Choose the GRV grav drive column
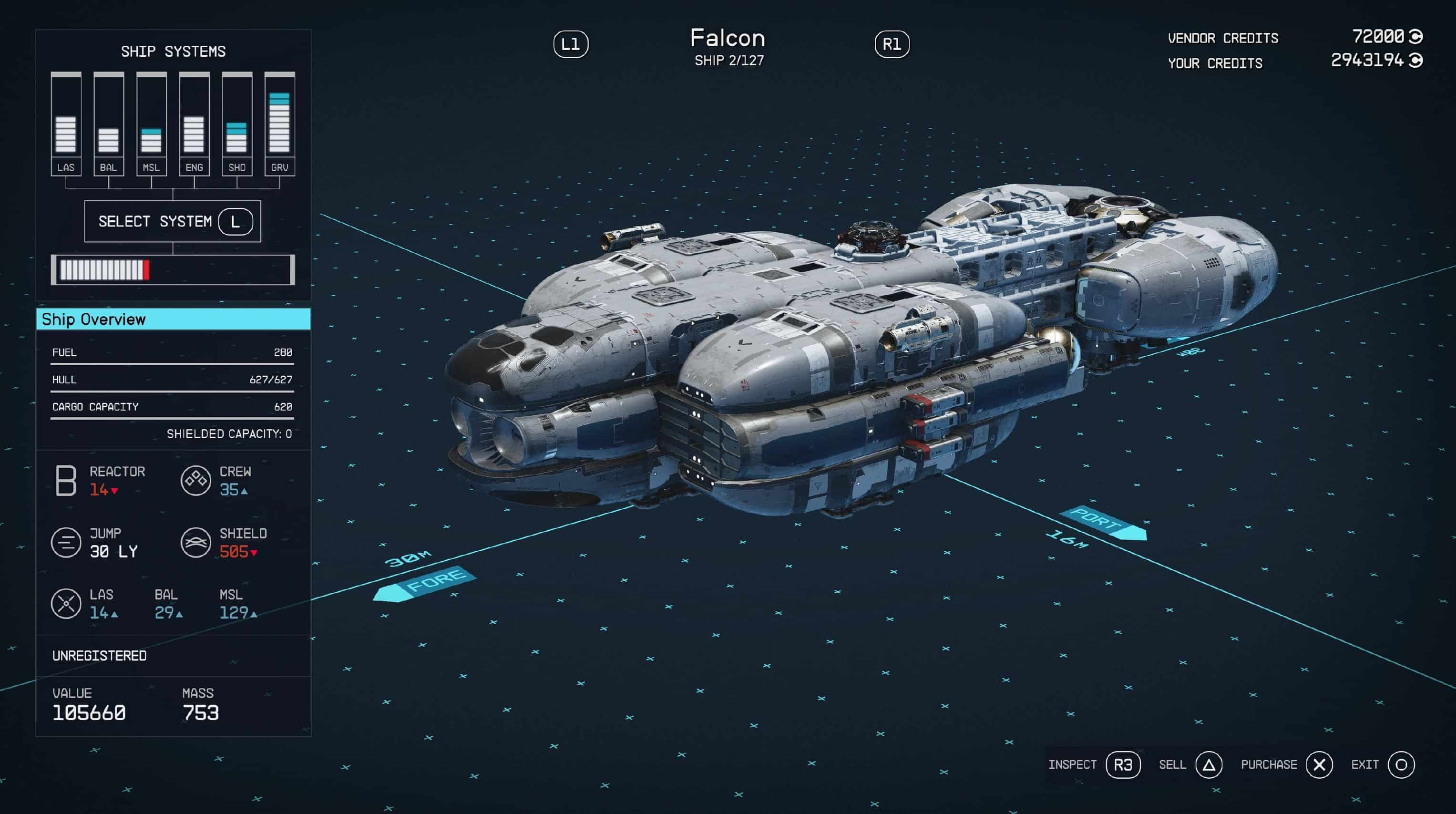1456x814 pixels. [280, 123]
